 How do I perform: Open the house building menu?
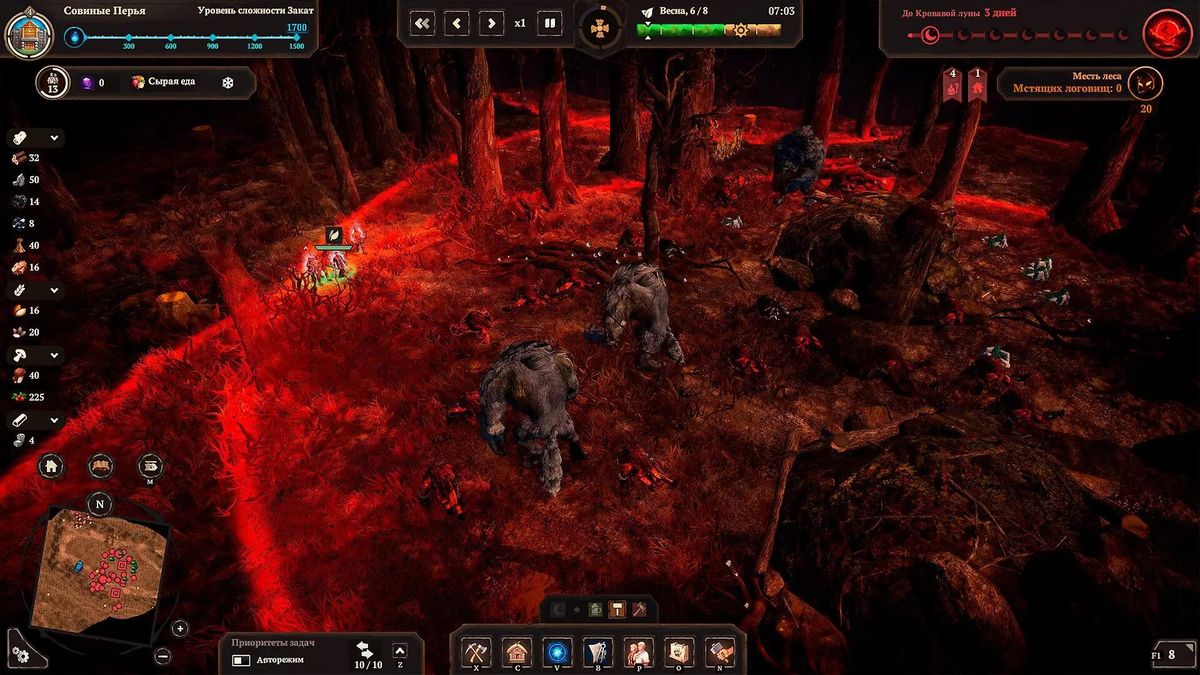click(x=516, y=652)
